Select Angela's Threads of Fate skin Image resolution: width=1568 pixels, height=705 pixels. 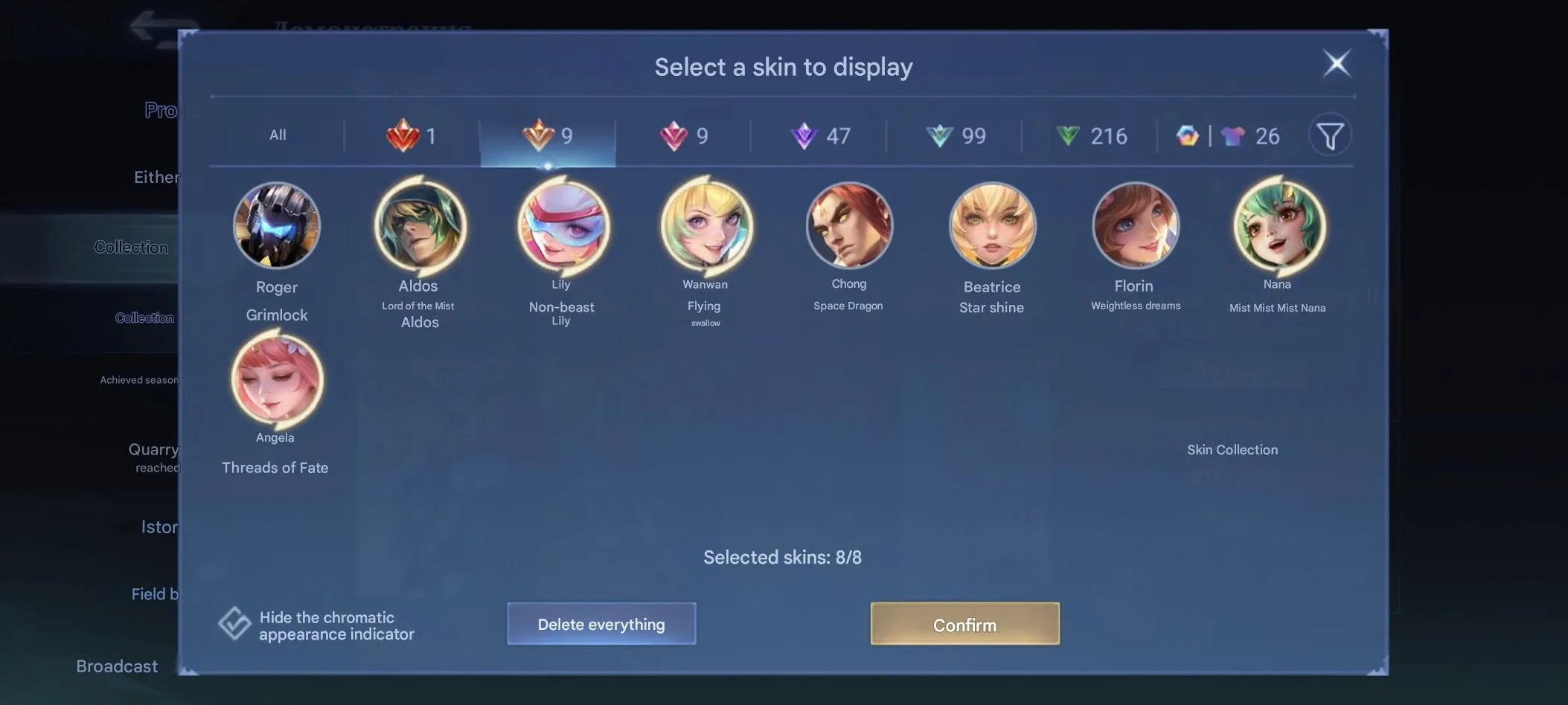[x=275, y=381]
